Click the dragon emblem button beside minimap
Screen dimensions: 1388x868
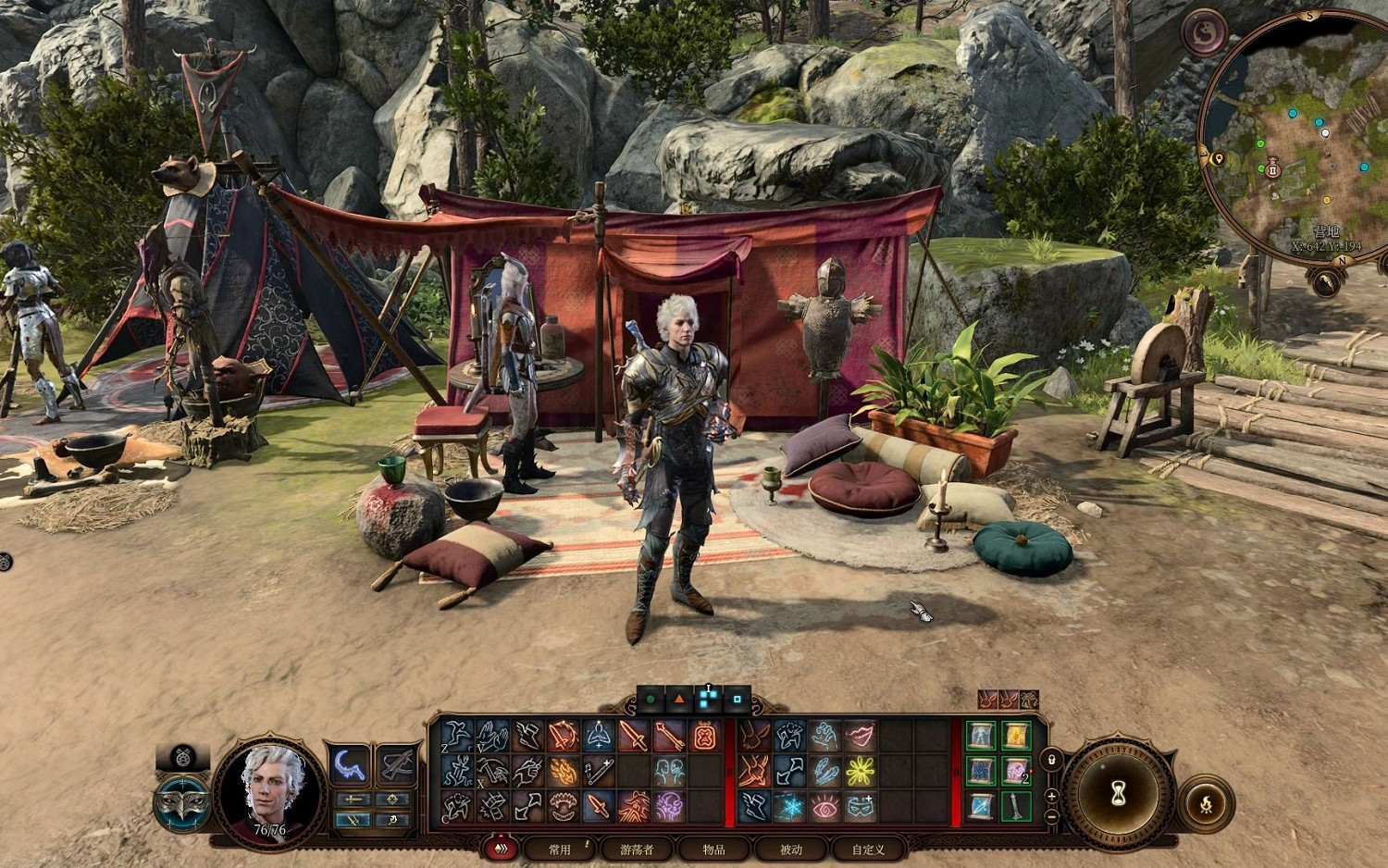[x=1204, y=32]
